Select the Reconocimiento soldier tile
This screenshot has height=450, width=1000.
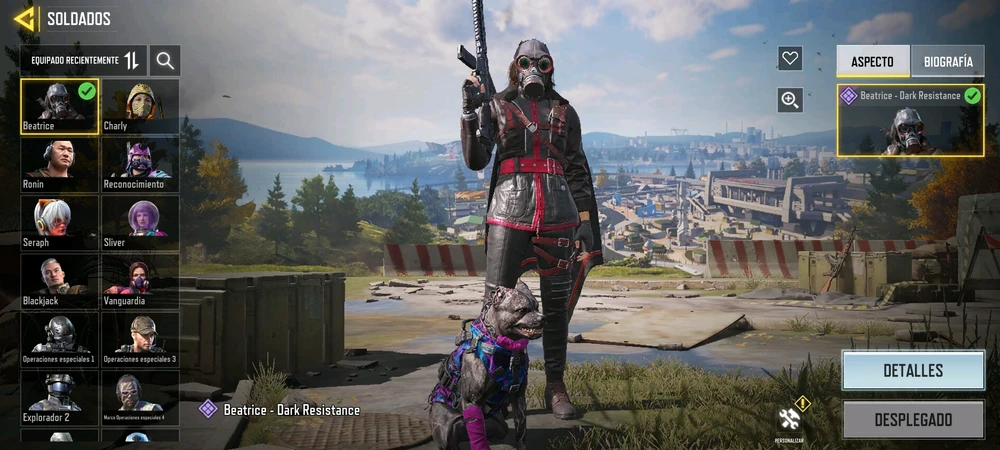tap(140, 165)
